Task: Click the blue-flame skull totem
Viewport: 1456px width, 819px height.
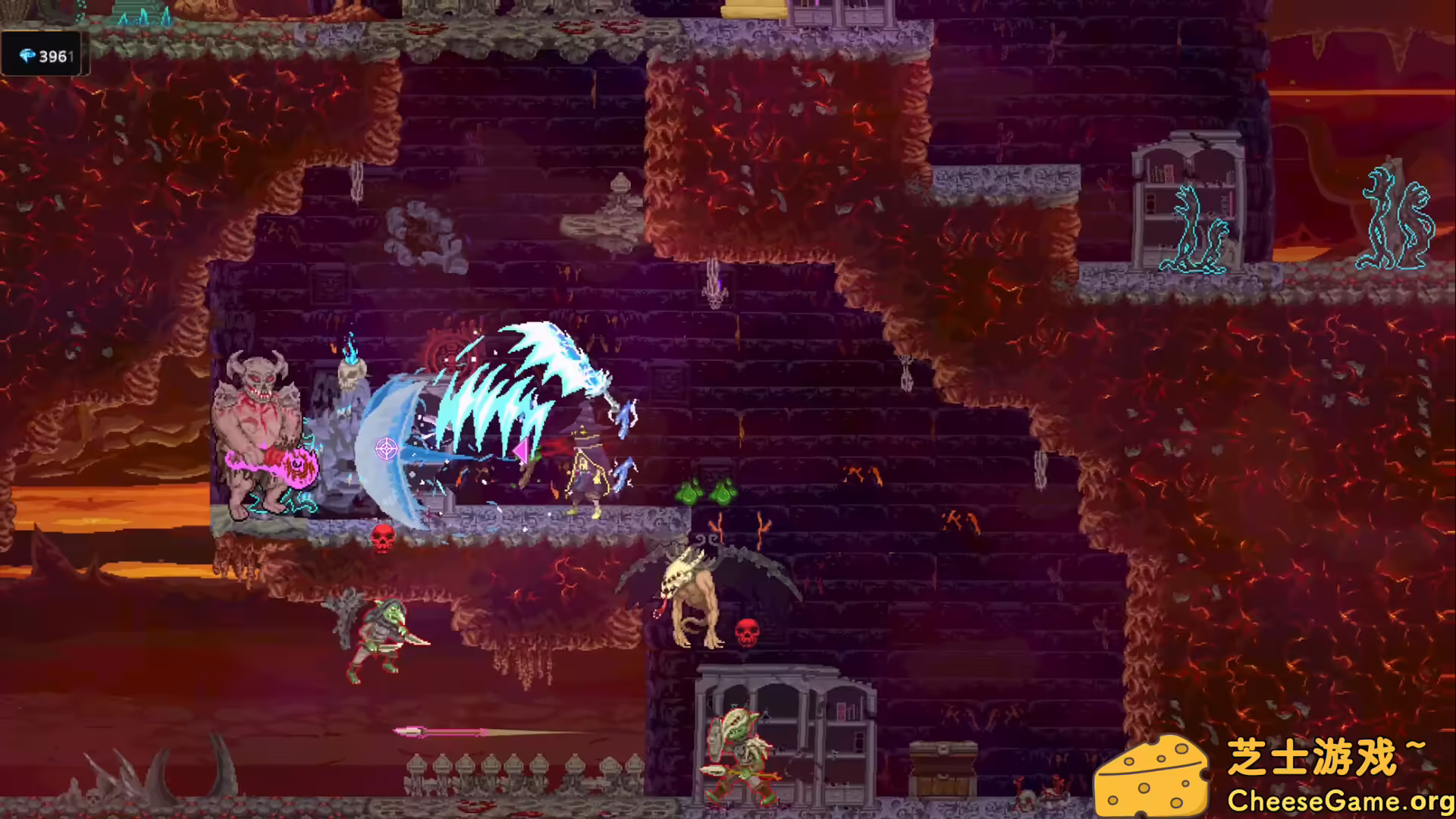Action: tap(350, 372)
